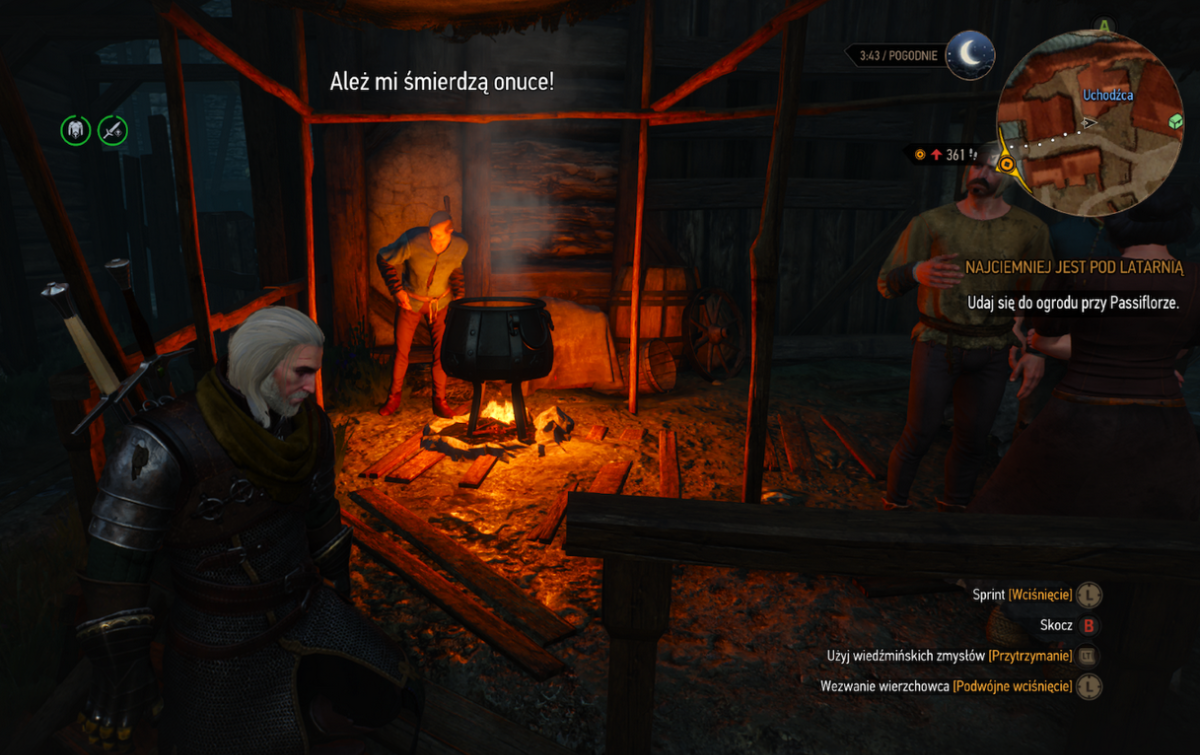Open the tracked quest Najciemniej jest pod latarnią
This screenshot has width=1200, height=755.
[x=1075, y=268]
